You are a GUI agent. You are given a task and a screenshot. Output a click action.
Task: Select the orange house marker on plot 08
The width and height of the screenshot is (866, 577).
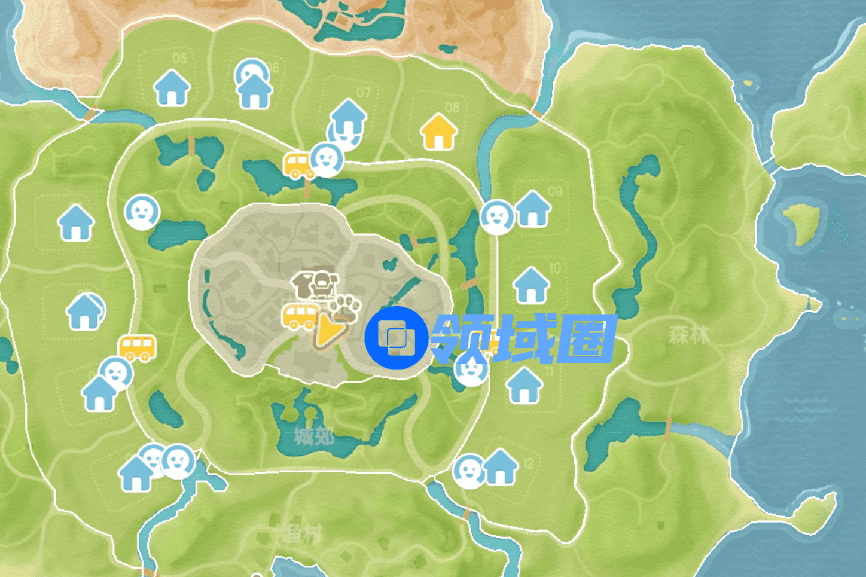tap(438, 131)
